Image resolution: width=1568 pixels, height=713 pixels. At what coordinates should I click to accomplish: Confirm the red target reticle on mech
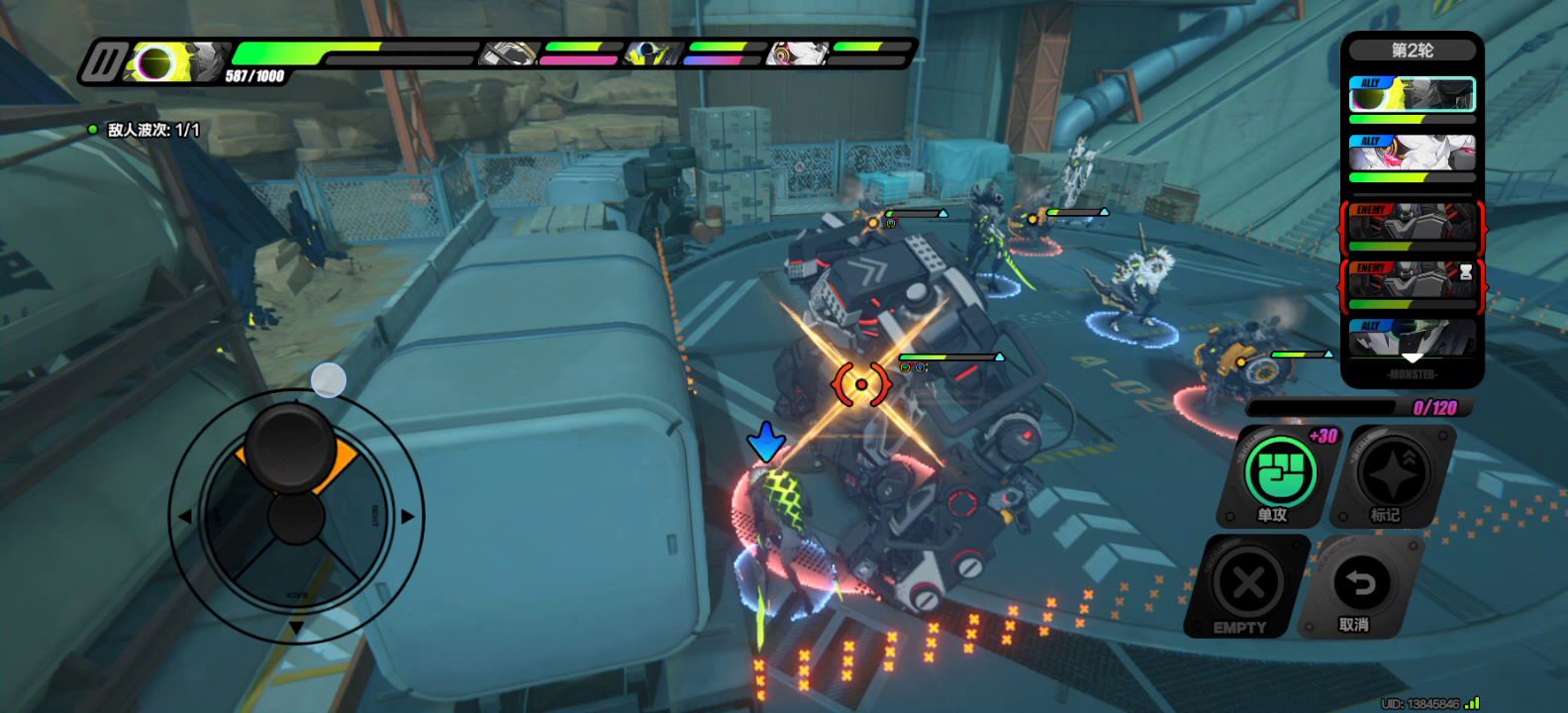(x=861, y=384)
